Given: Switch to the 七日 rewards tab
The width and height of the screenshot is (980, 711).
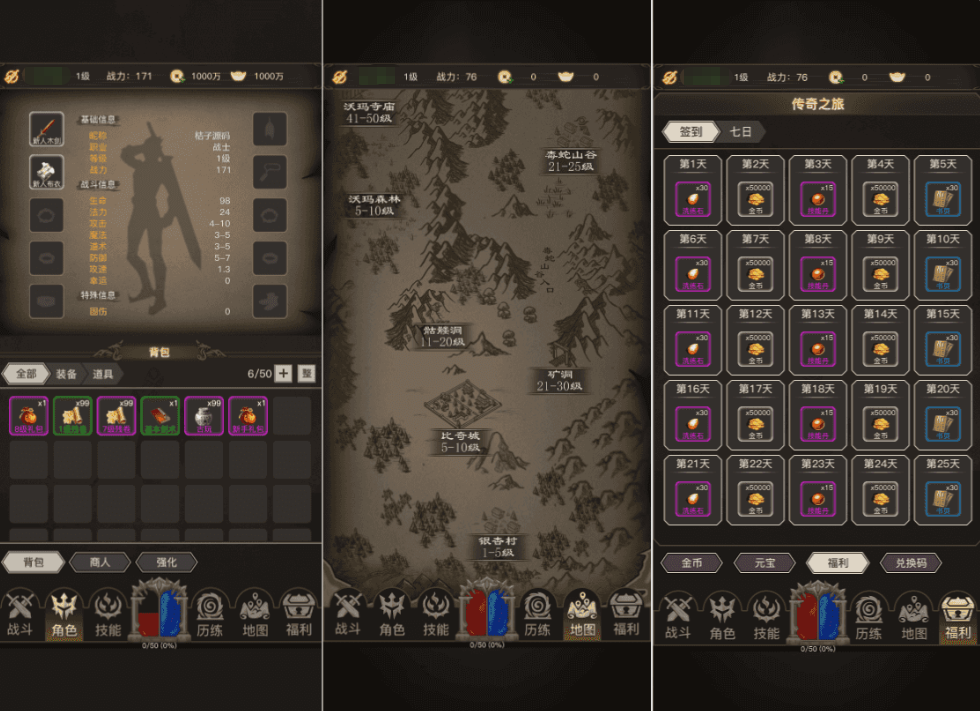Looking at the screenshot, I should [x=741, y=132].
